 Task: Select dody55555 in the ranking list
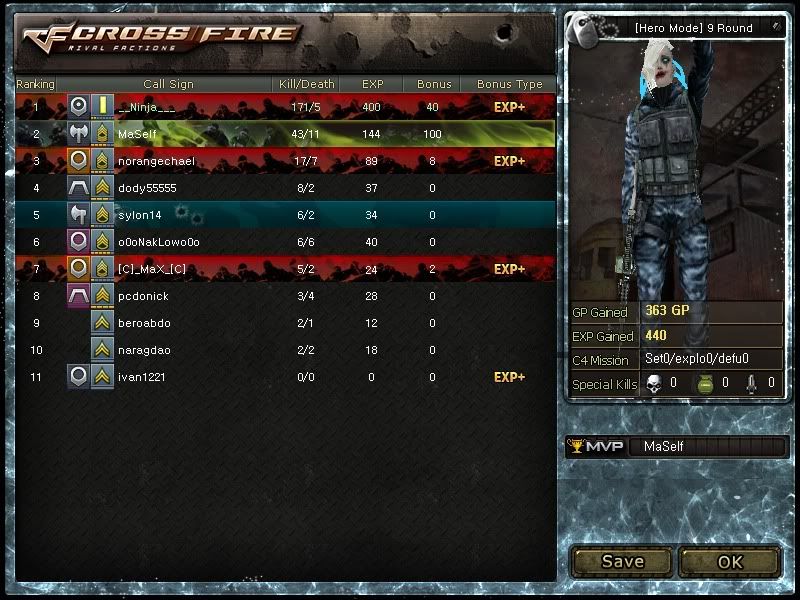[x=285, y=188]
